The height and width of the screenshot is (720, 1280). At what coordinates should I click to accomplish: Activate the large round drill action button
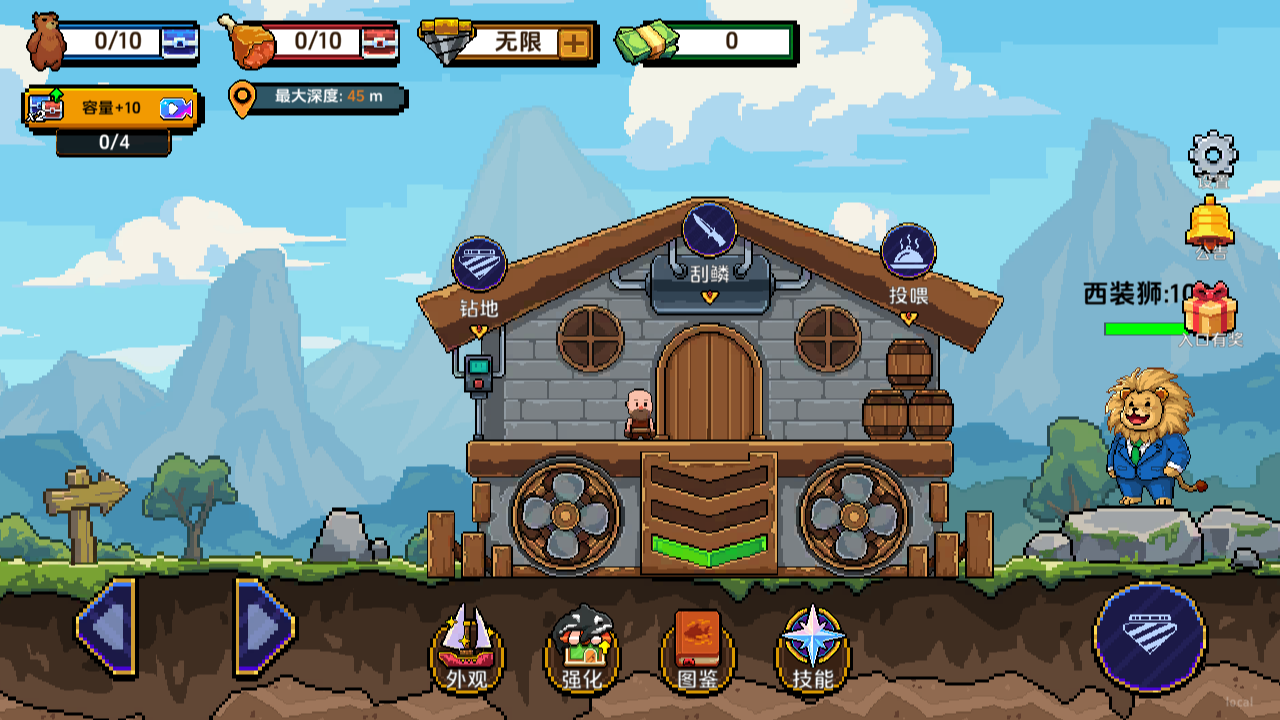1149,636
